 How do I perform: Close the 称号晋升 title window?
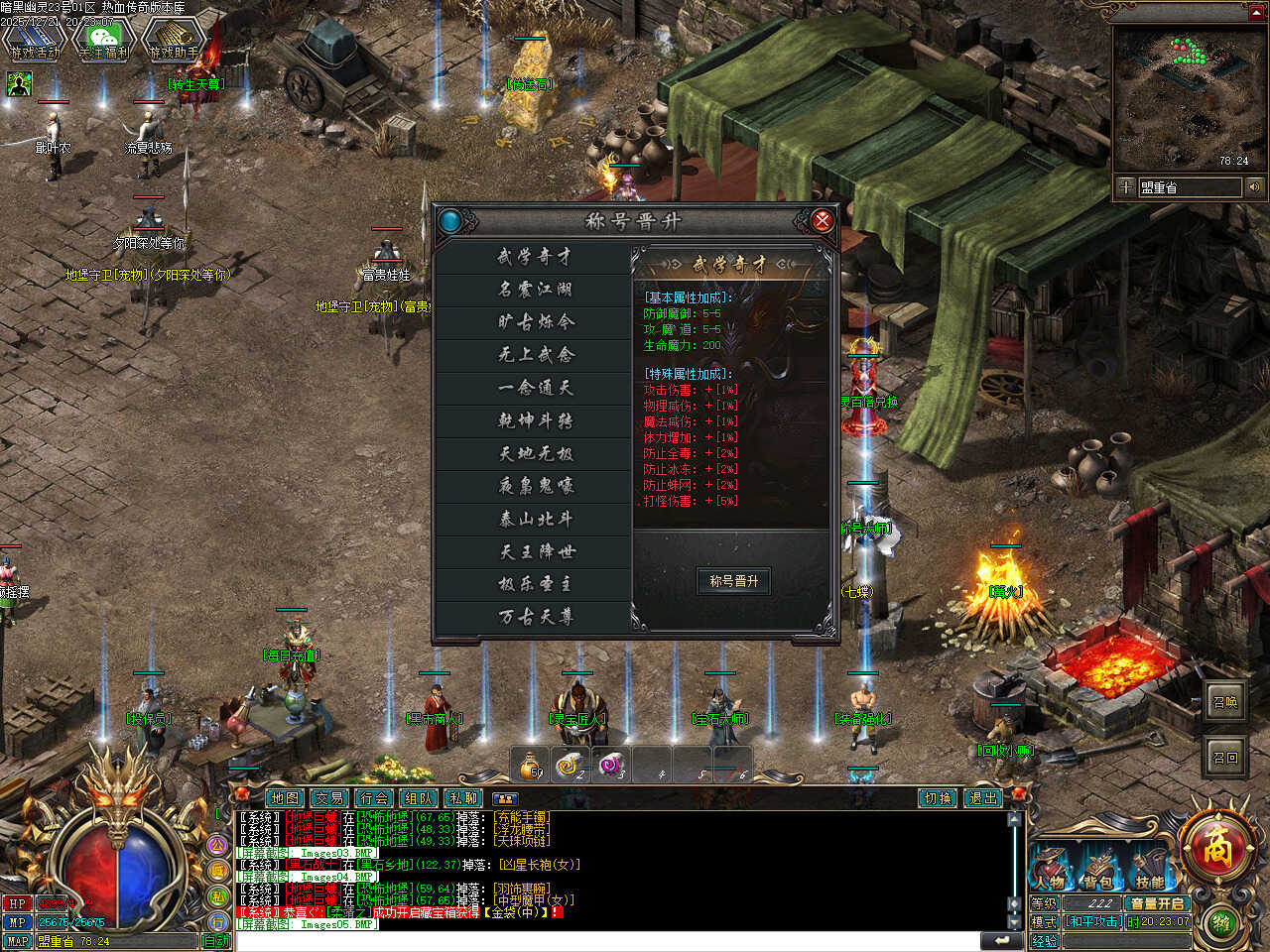point(822,220)
